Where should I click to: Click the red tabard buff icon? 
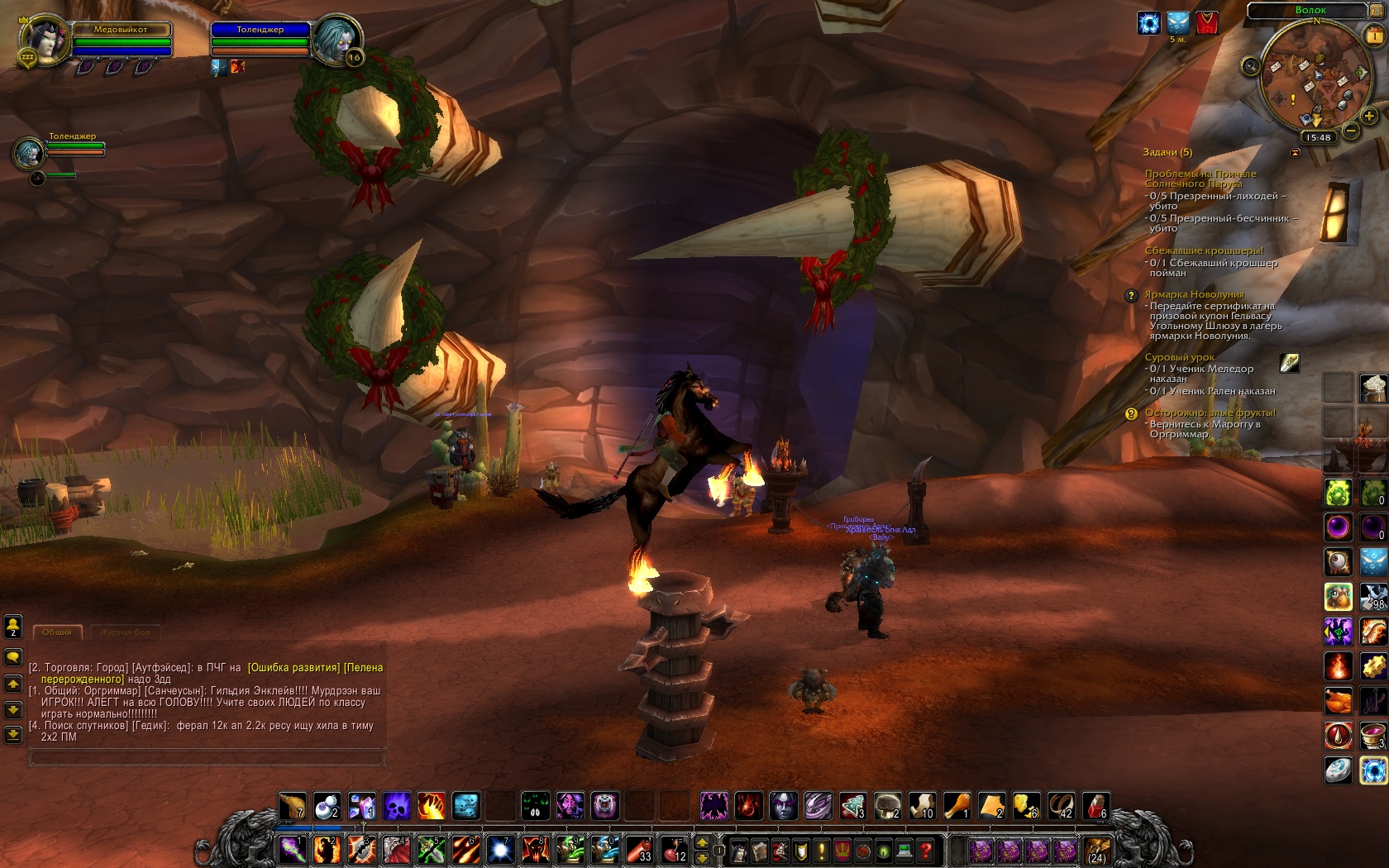click(1207, 23)
